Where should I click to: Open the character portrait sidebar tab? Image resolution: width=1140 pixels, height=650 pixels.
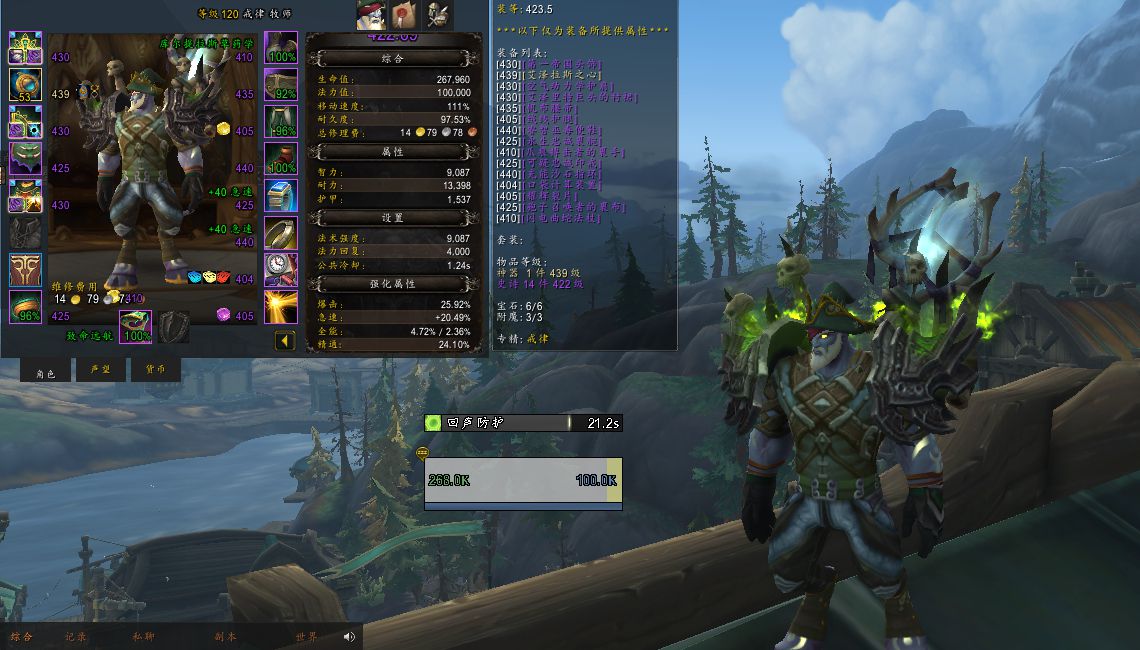click(x=371, y=15)
